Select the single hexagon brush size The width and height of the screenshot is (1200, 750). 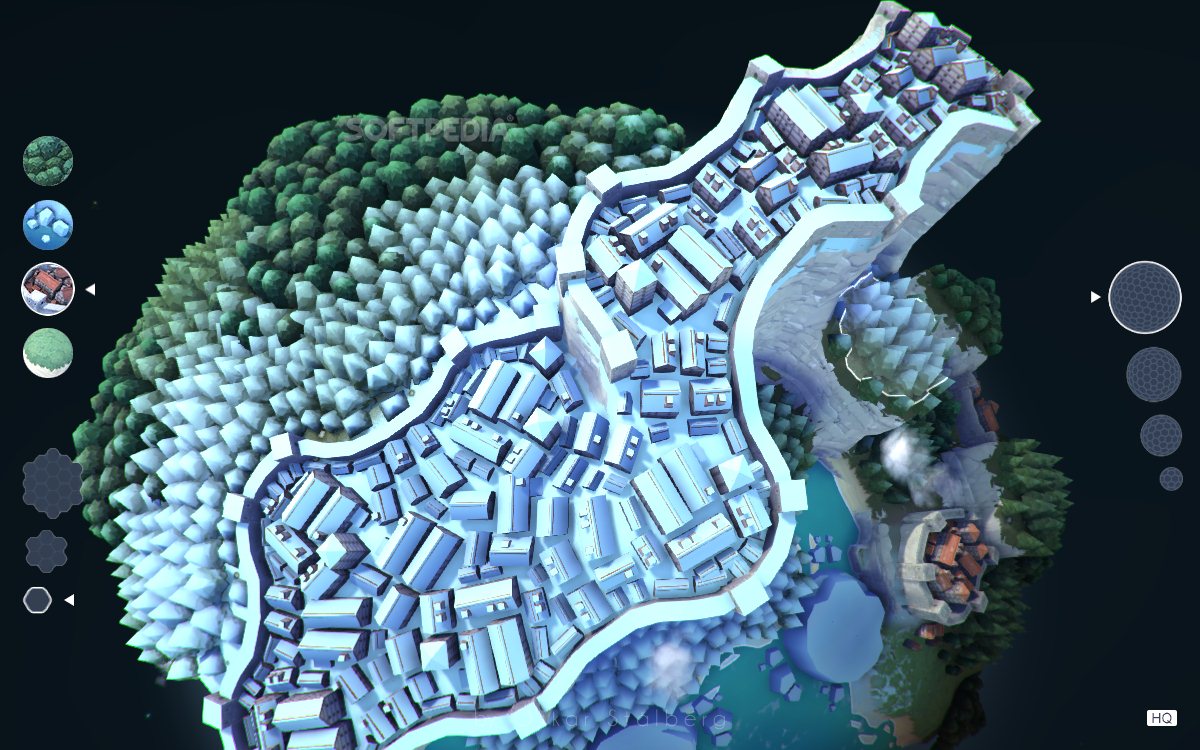(38, 600)
